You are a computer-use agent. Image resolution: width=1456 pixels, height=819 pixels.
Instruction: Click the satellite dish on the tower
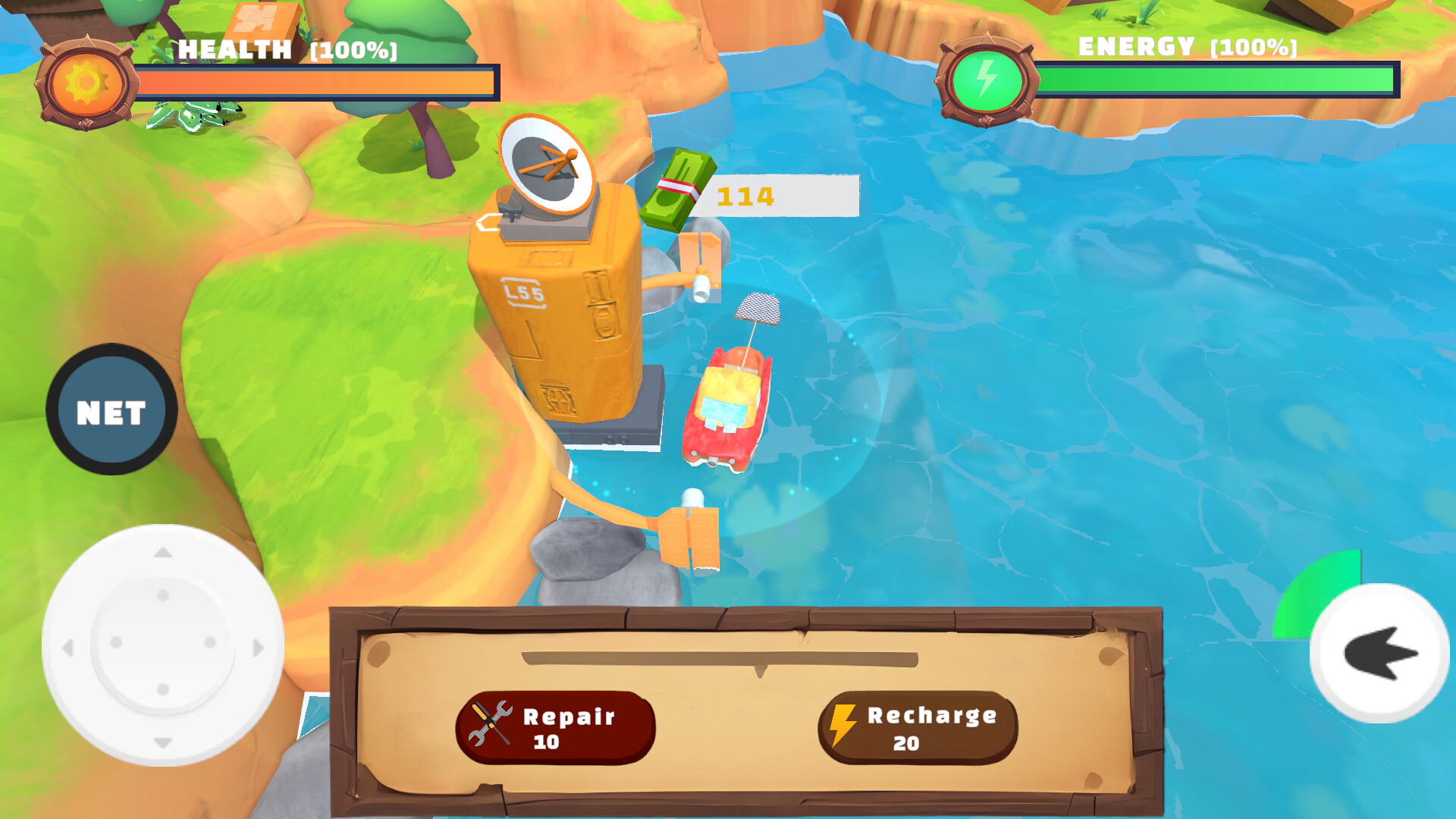pos(548,163)
